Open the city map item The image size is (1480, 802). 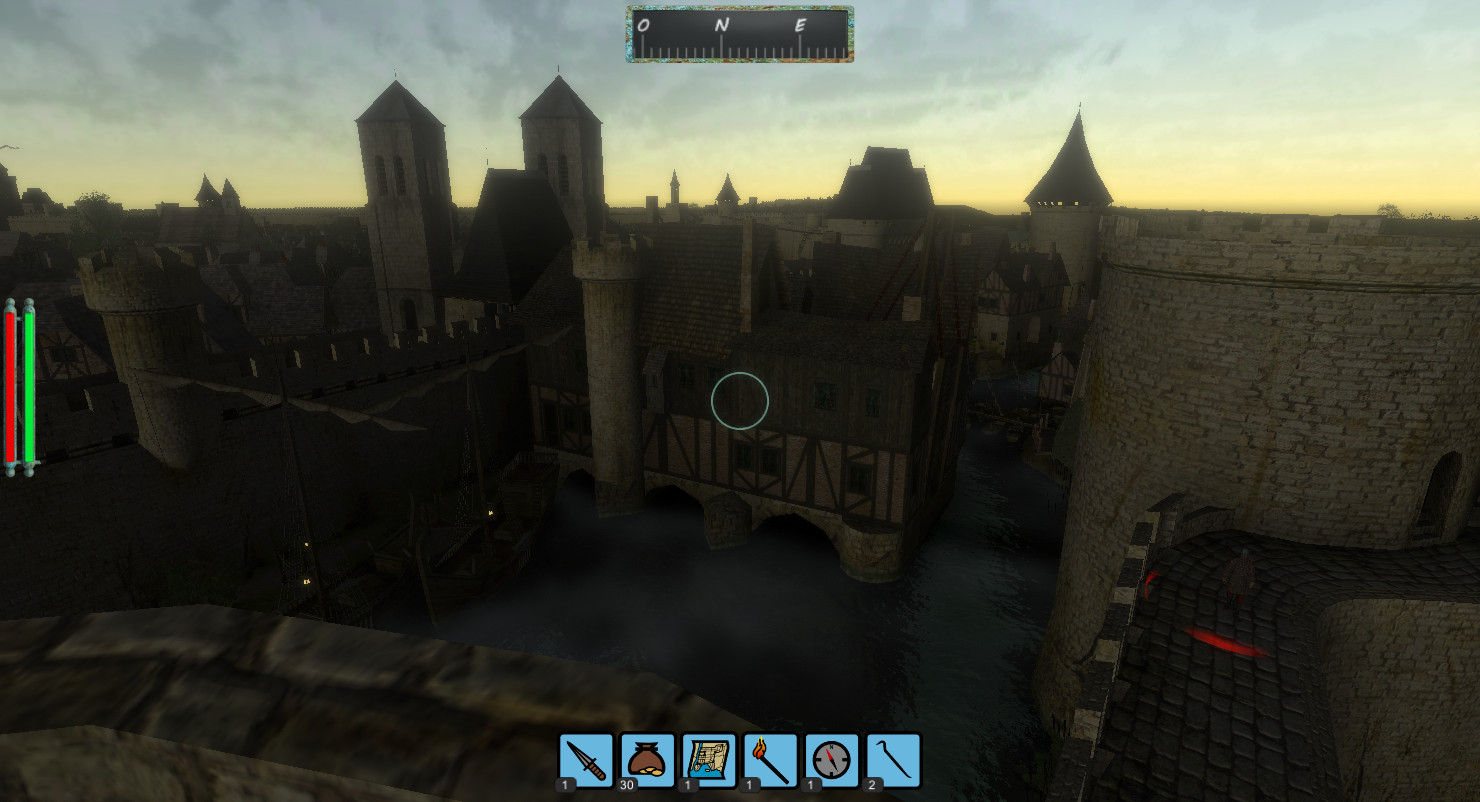709,761
